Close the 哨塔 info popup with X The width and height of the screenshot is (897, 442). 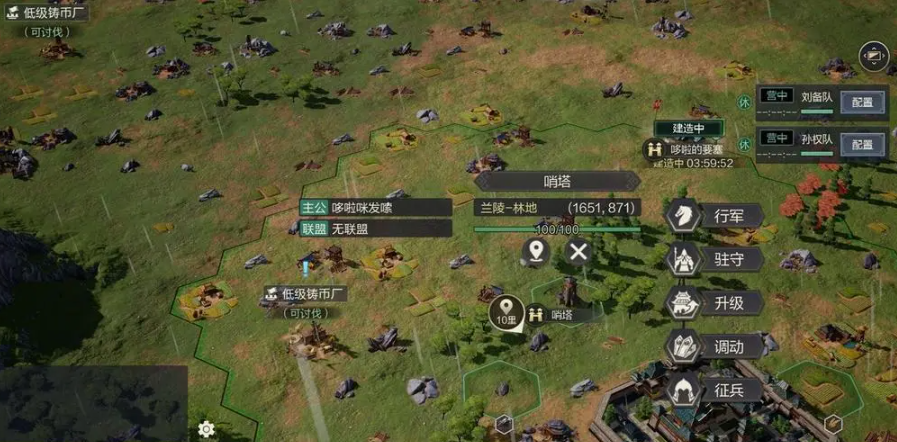pos(578,251)
